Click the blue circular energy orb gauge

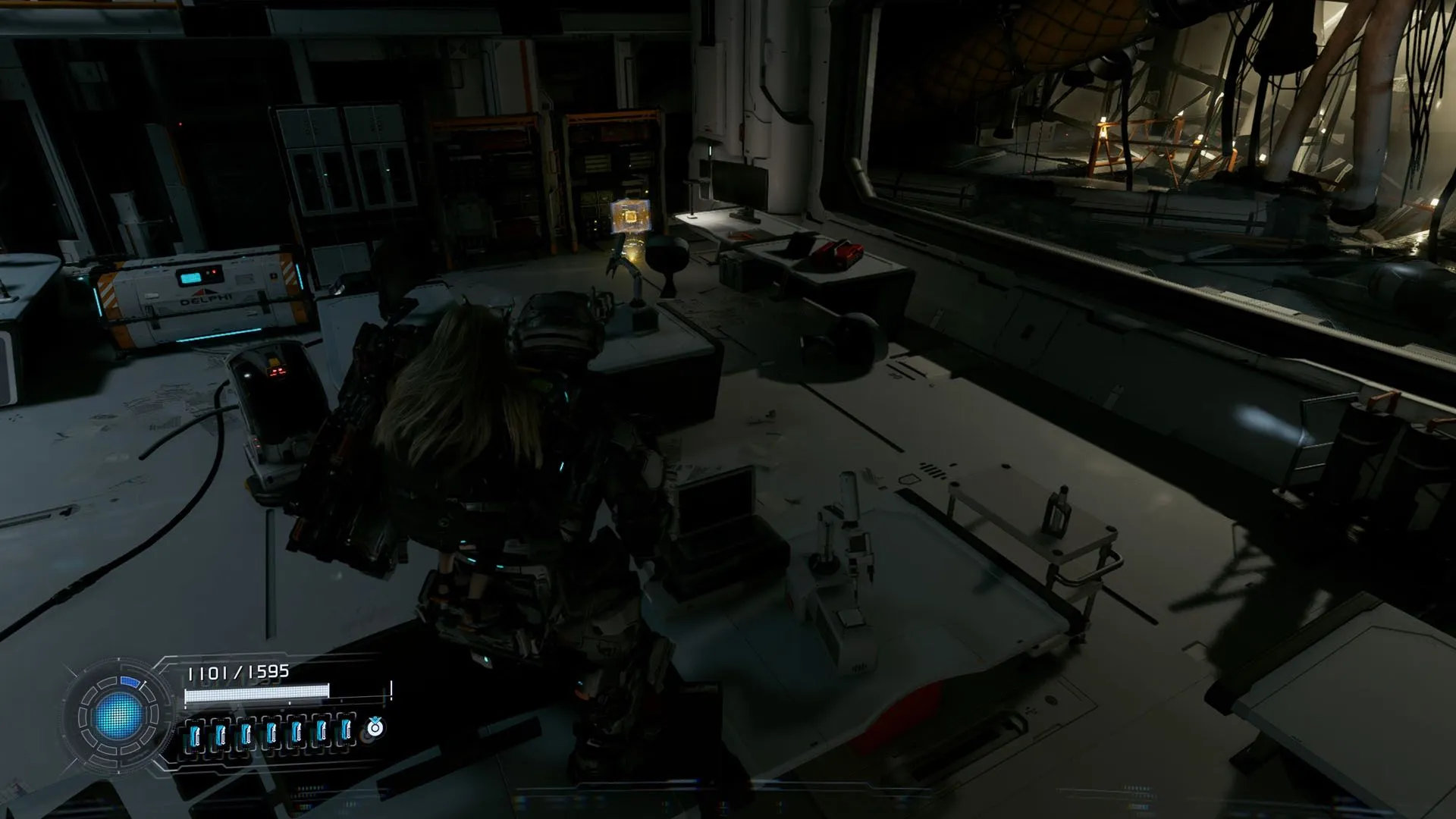point(118,715)
